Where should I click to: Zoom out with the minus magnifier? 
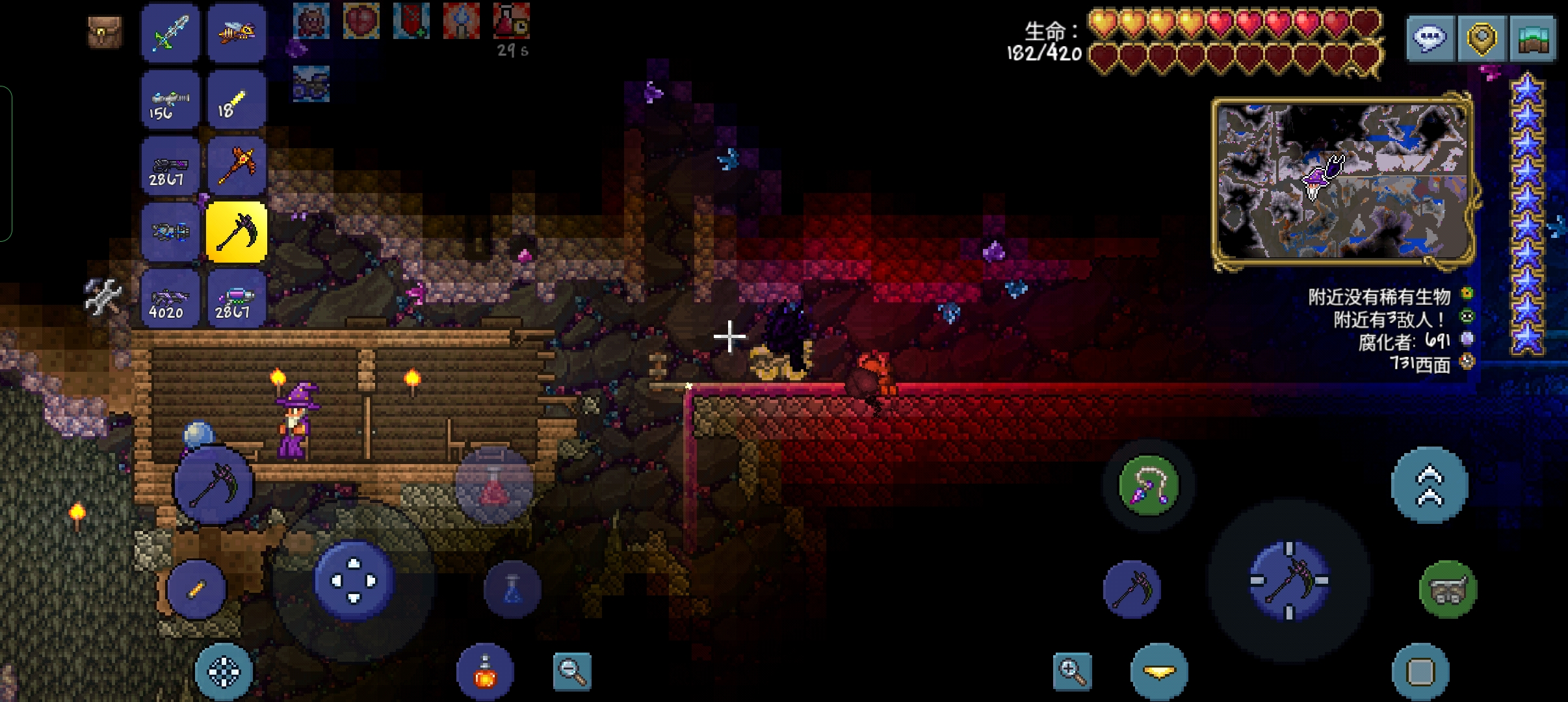[x=572, y=671]
